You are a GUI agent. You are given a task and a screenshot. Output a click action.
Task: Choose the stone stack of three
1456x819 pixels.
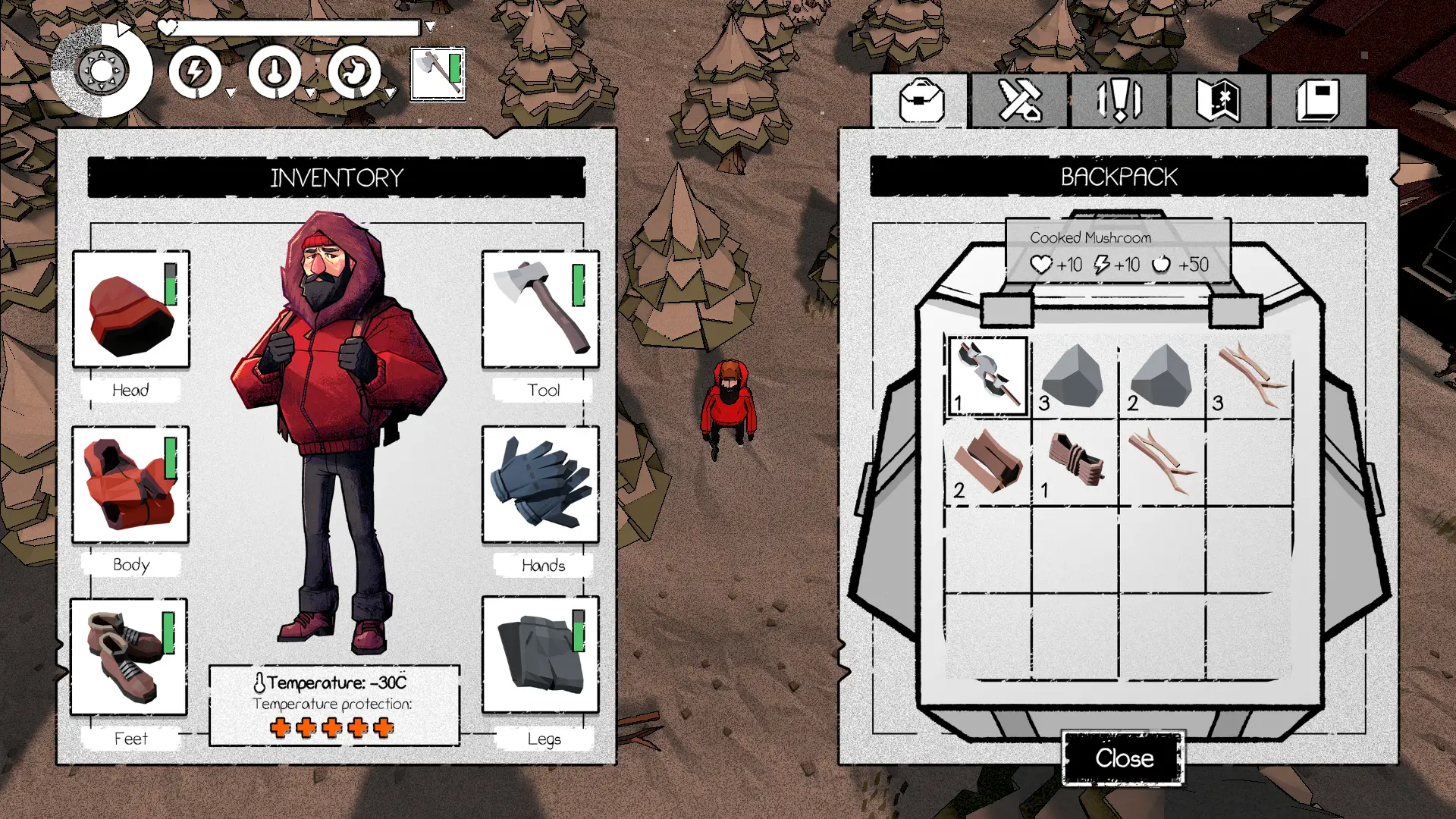pyautogui.click(x=1075, y=376)
